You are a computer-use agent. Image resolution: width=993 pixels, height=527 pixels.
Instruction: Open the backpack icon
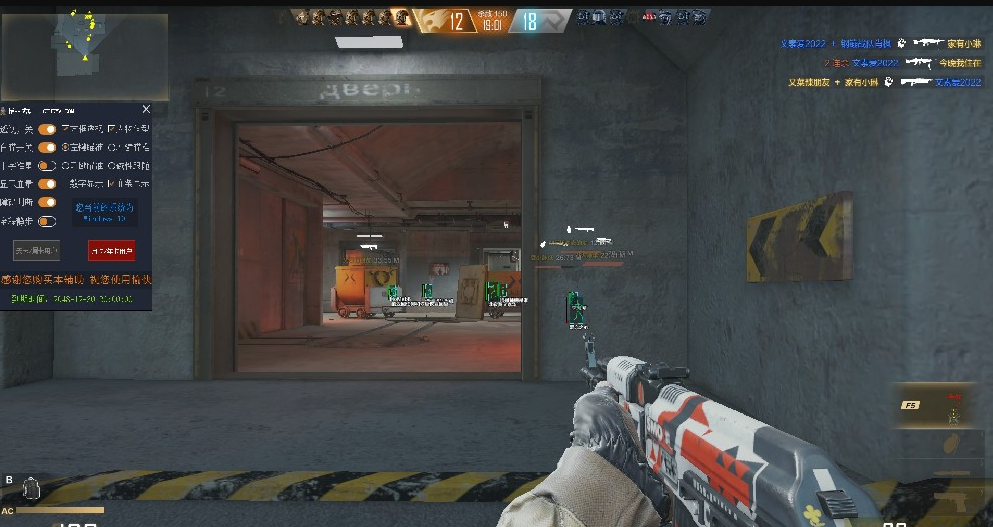[x=30, y=489]
